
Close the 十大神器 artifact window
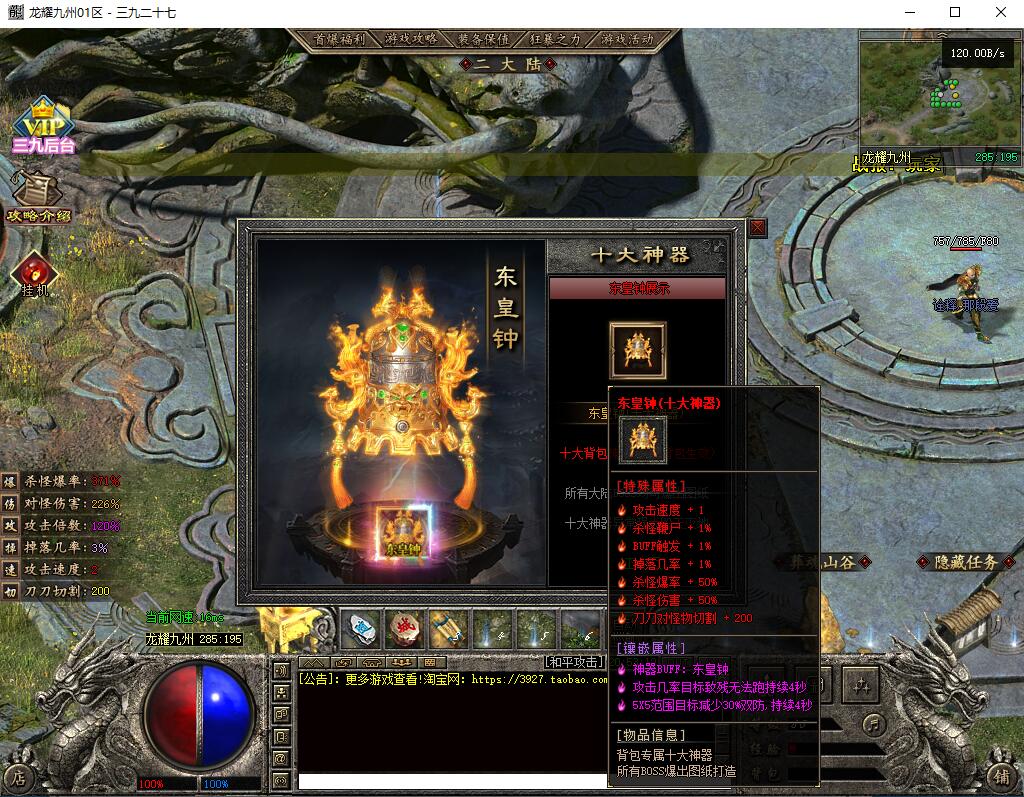757,228
